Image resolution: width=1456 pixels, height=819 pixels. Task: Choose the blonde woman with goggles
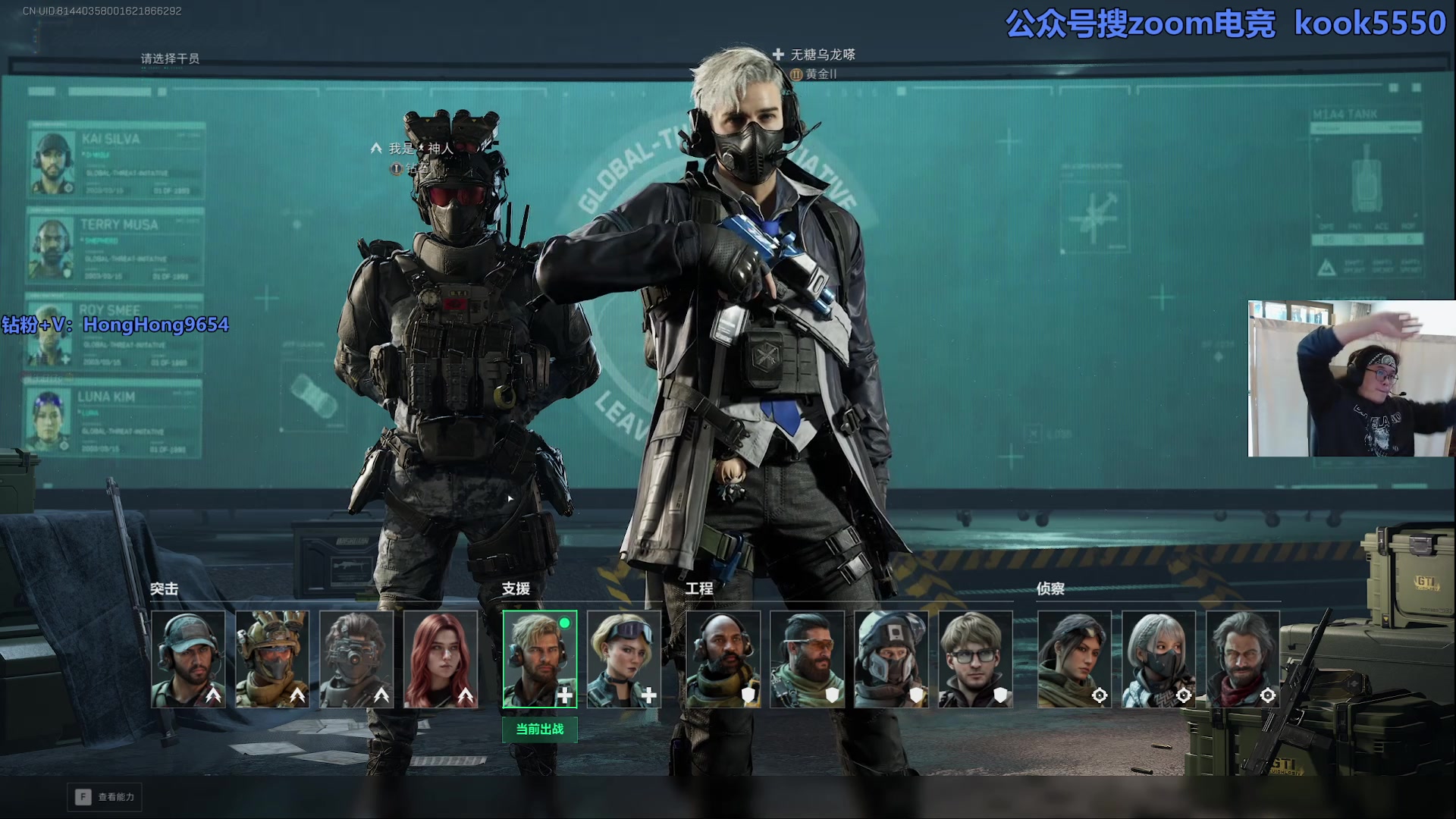624,659
